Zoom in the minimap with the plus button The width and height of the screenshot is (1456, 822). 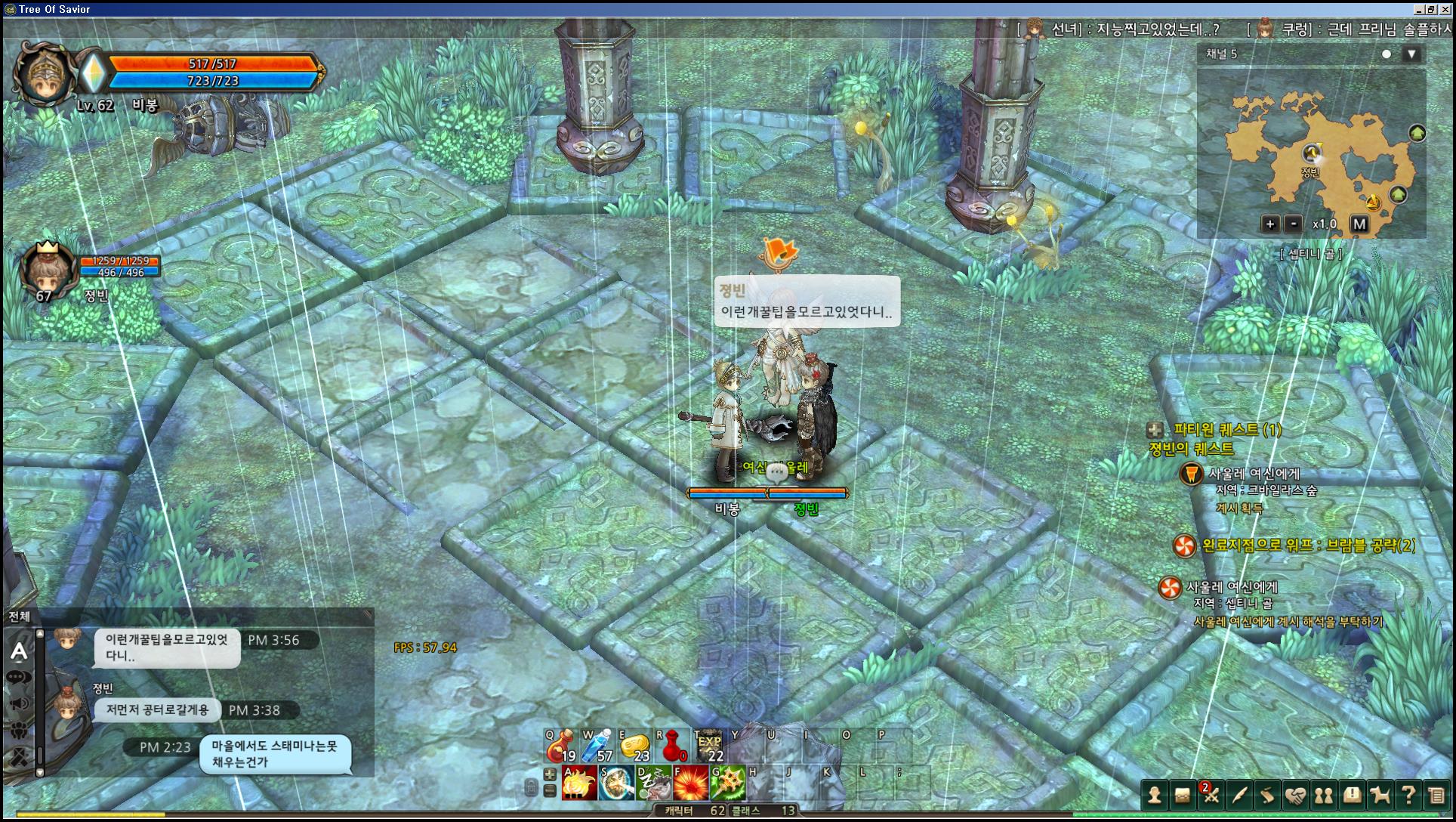pyautogui.click(x=1269, y=224)
